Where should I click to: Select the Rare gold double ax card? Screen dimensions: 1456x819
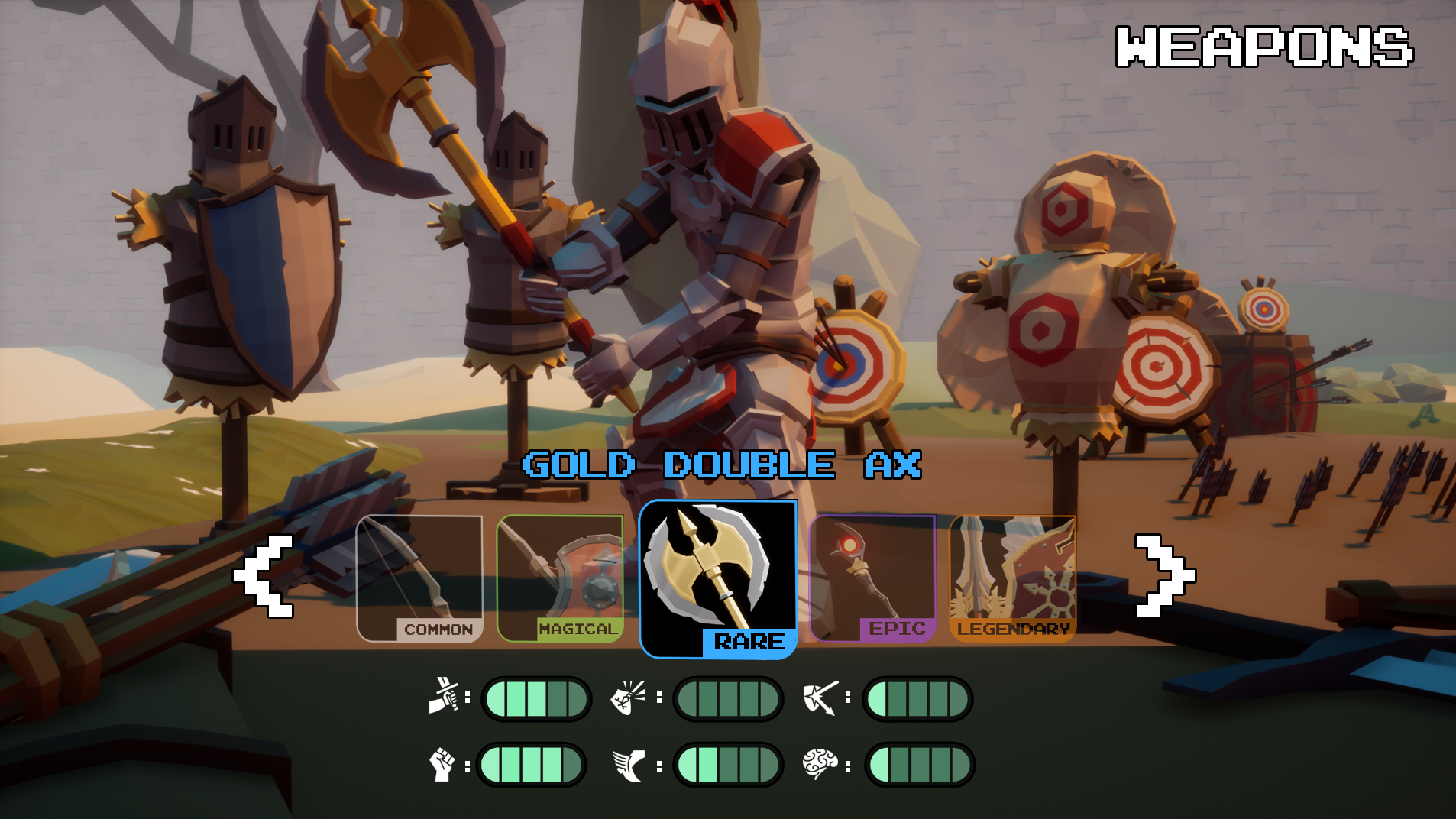(x=717, y=578)
